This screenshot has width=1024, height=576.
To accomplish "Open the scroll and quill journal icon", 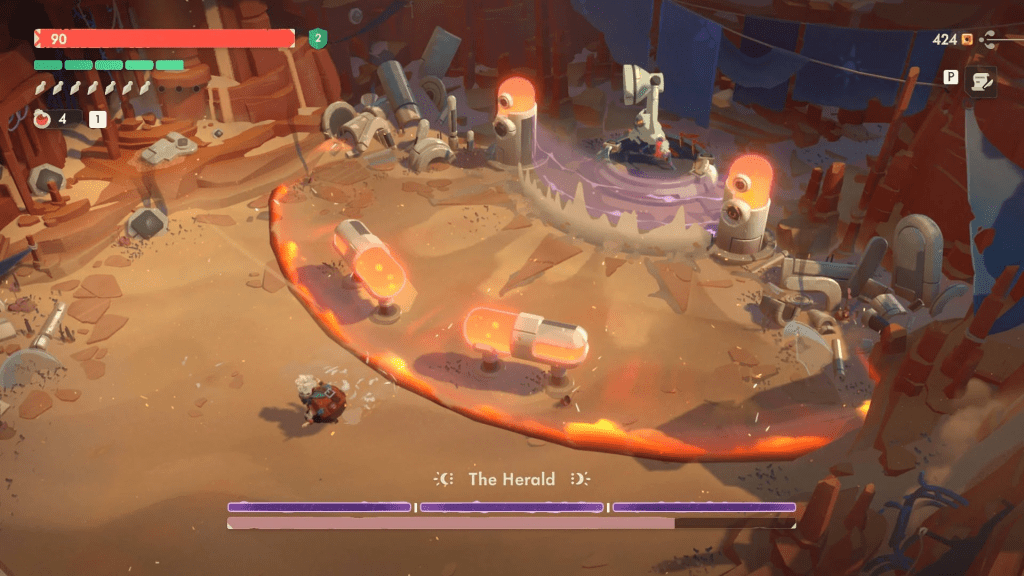I will click(980, 81).
